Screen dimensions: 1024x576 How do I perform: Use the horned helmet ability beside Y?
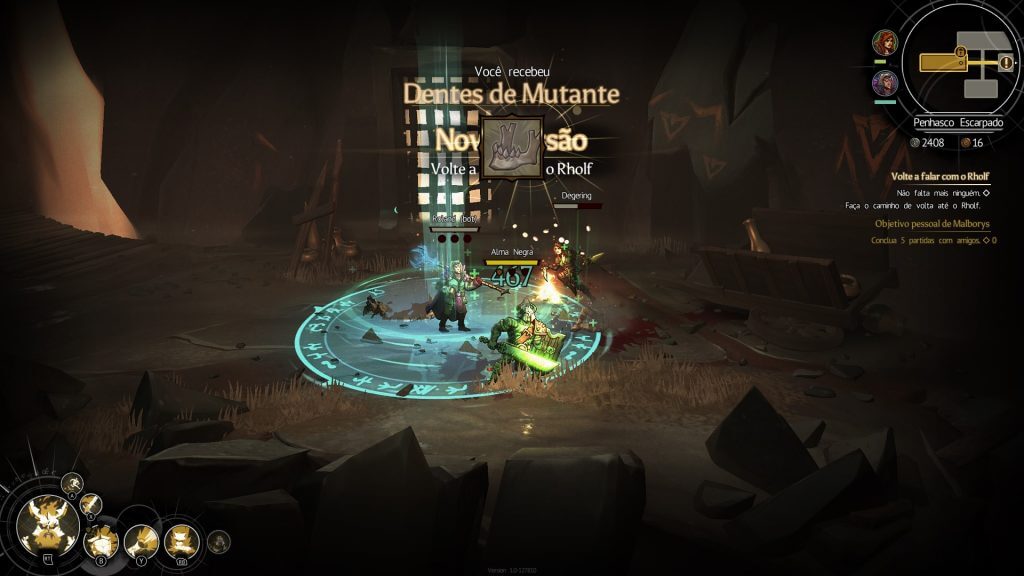click(181, 542)
